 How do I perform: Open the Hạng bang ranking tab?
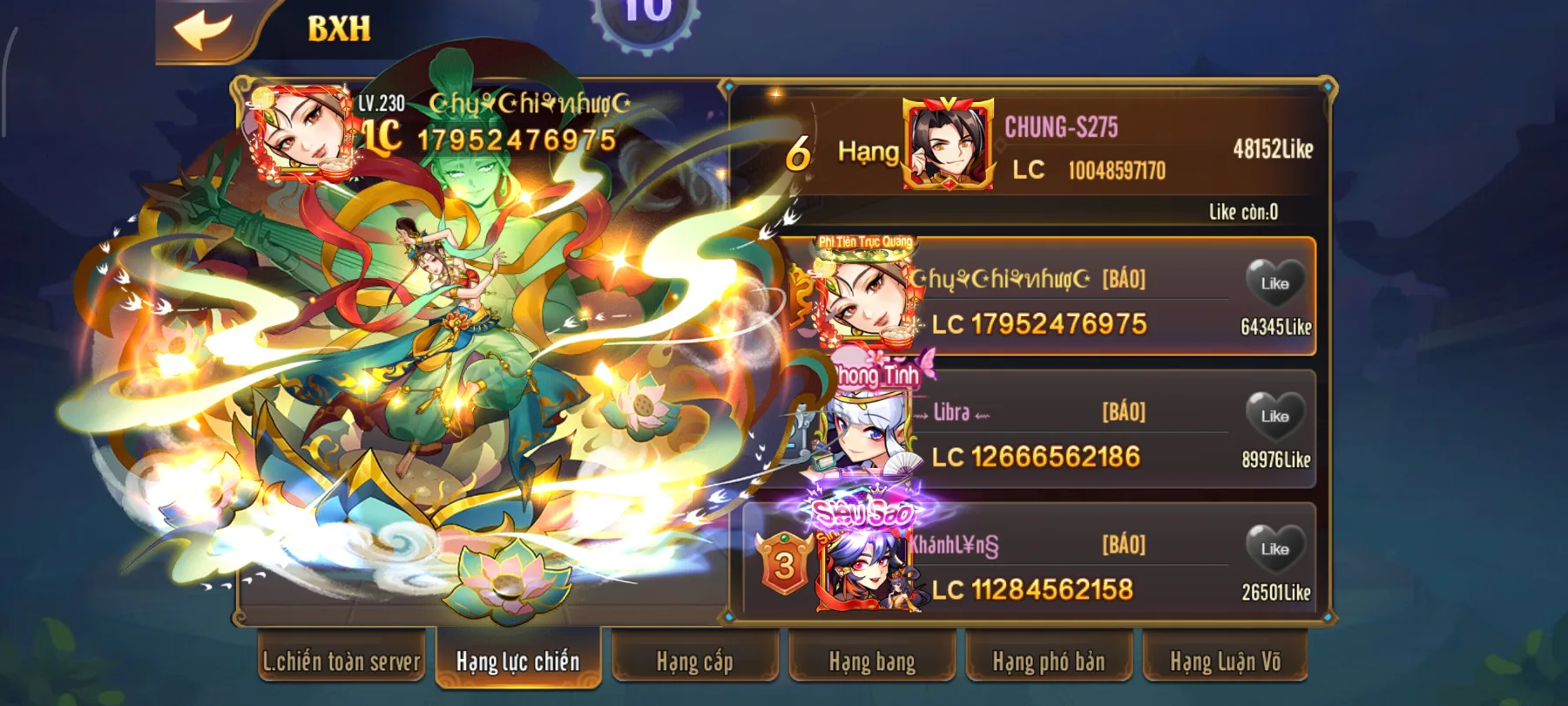pyautogui.click(x=870, y=662)
